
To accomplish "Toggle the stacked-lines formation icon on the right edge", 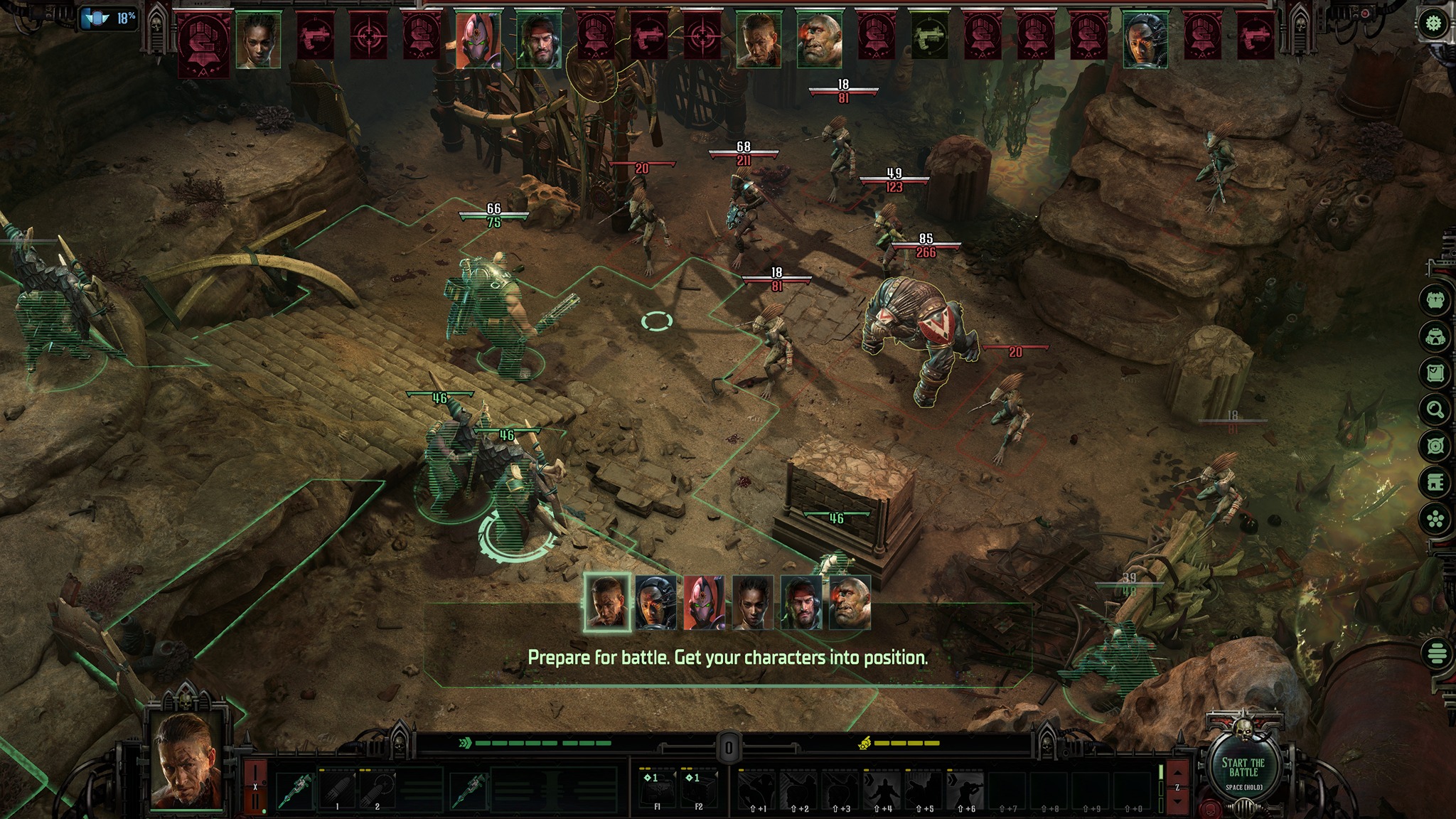I will tap(1437, 653).
